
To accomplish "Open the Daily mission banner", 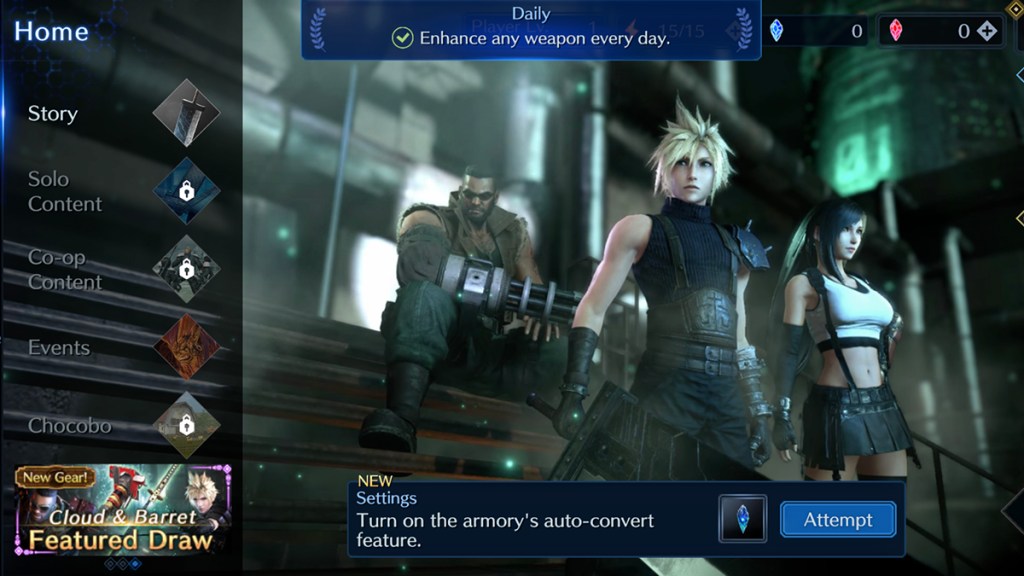I will coord(530,29).
